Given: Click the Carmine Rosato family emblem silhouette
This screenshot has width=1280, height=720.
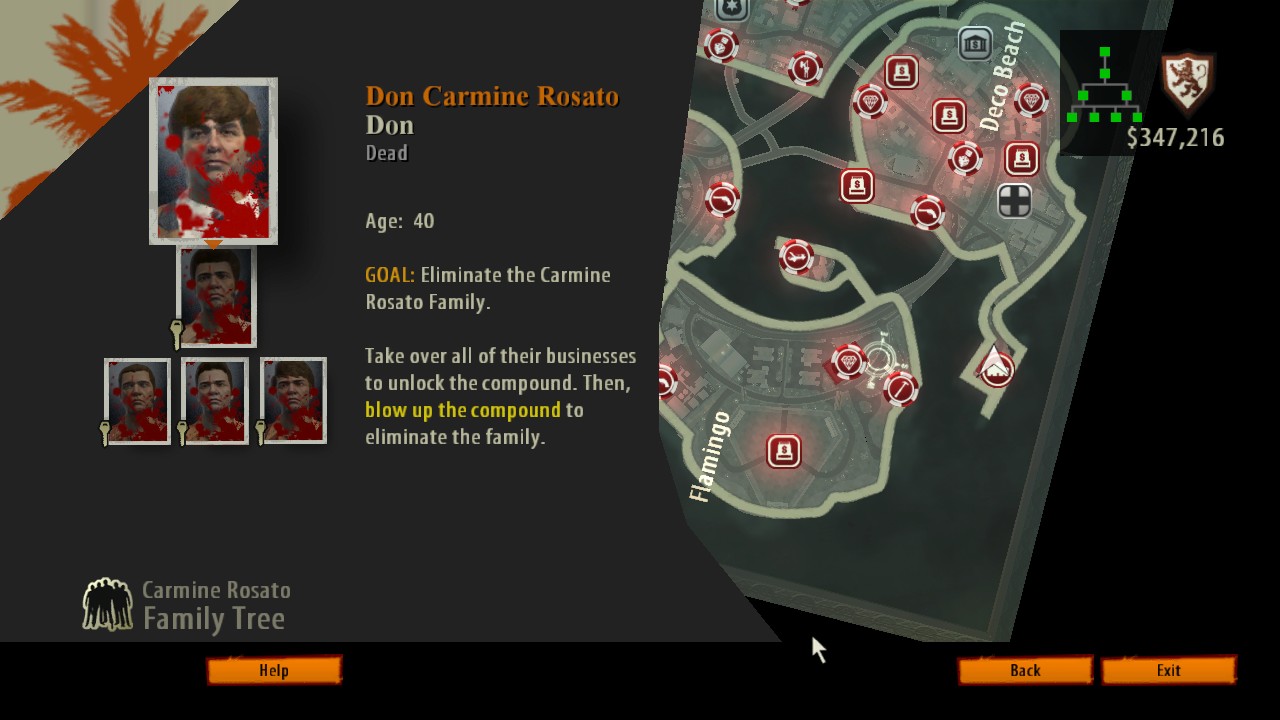Looking at the screenshot, I should pyautogui.click(x=110, y=604).
